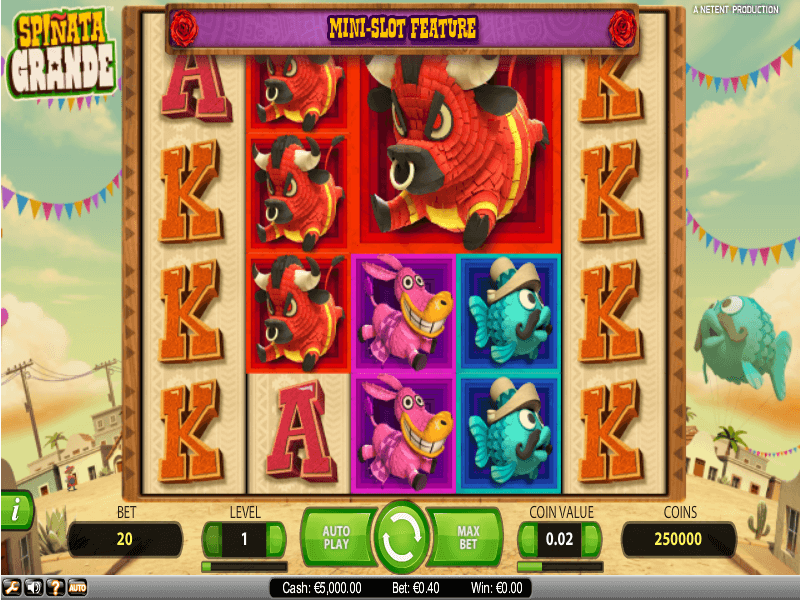
Task: Place the Max Bet
Action: pos(467,538)
